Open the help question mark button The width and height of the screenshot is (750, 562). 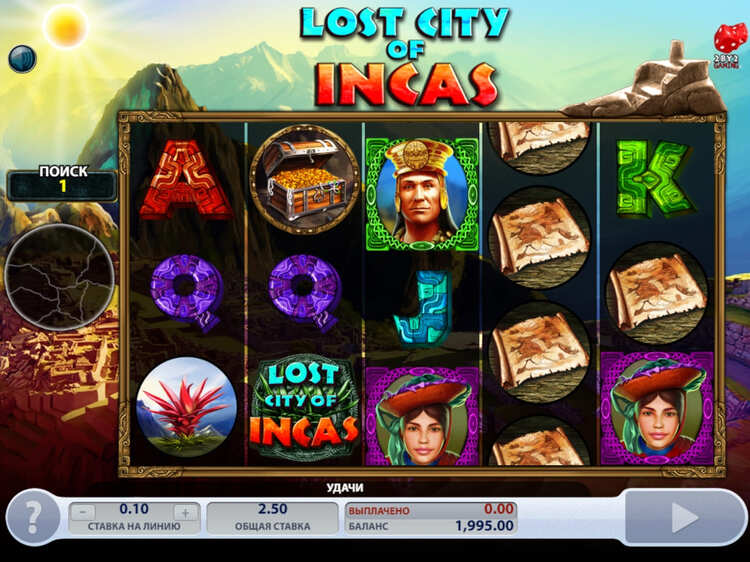coord(33,517)
